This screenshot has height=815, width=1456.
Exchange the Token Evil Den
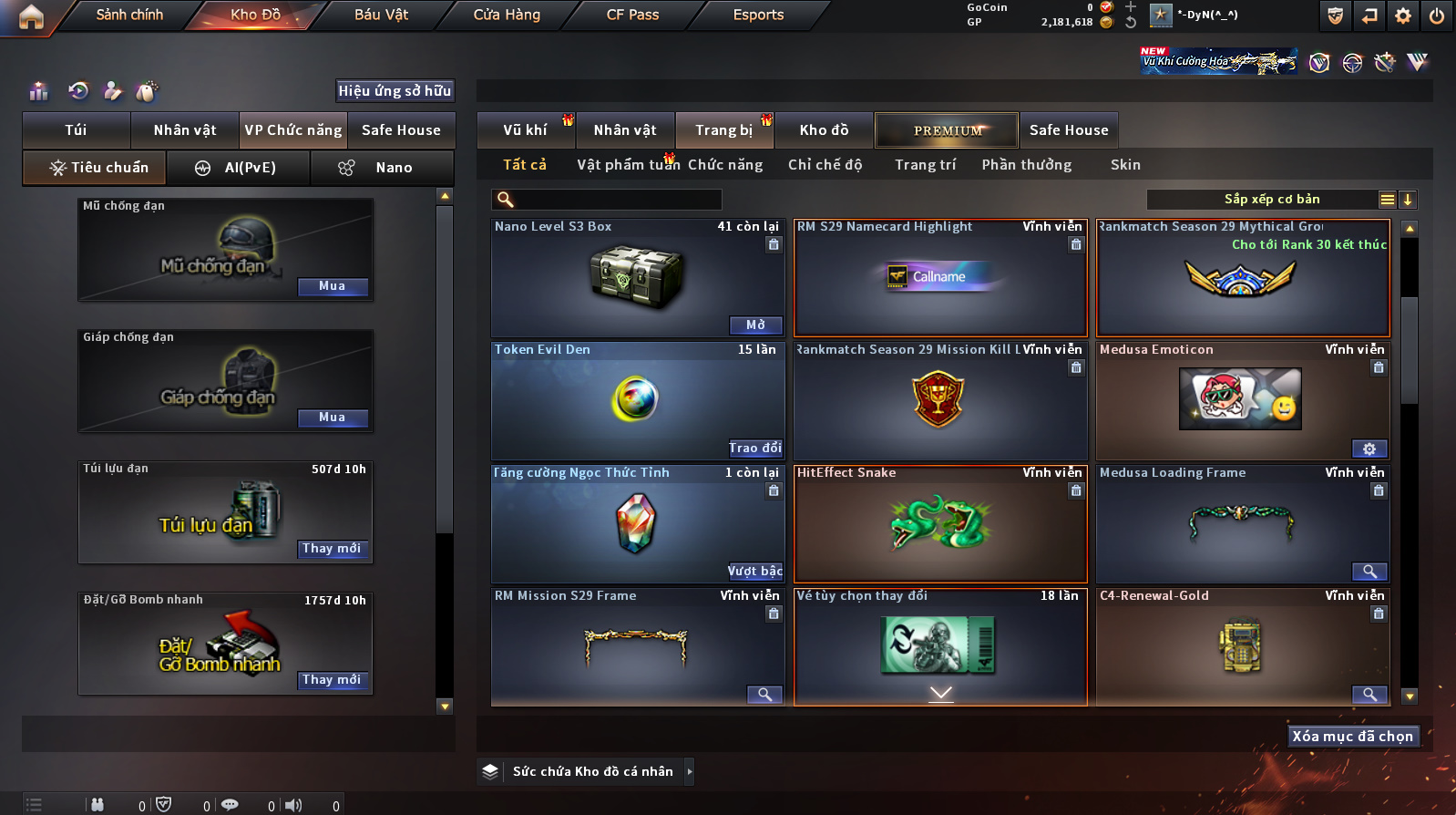pyautogui.click(x=755, y=448)
